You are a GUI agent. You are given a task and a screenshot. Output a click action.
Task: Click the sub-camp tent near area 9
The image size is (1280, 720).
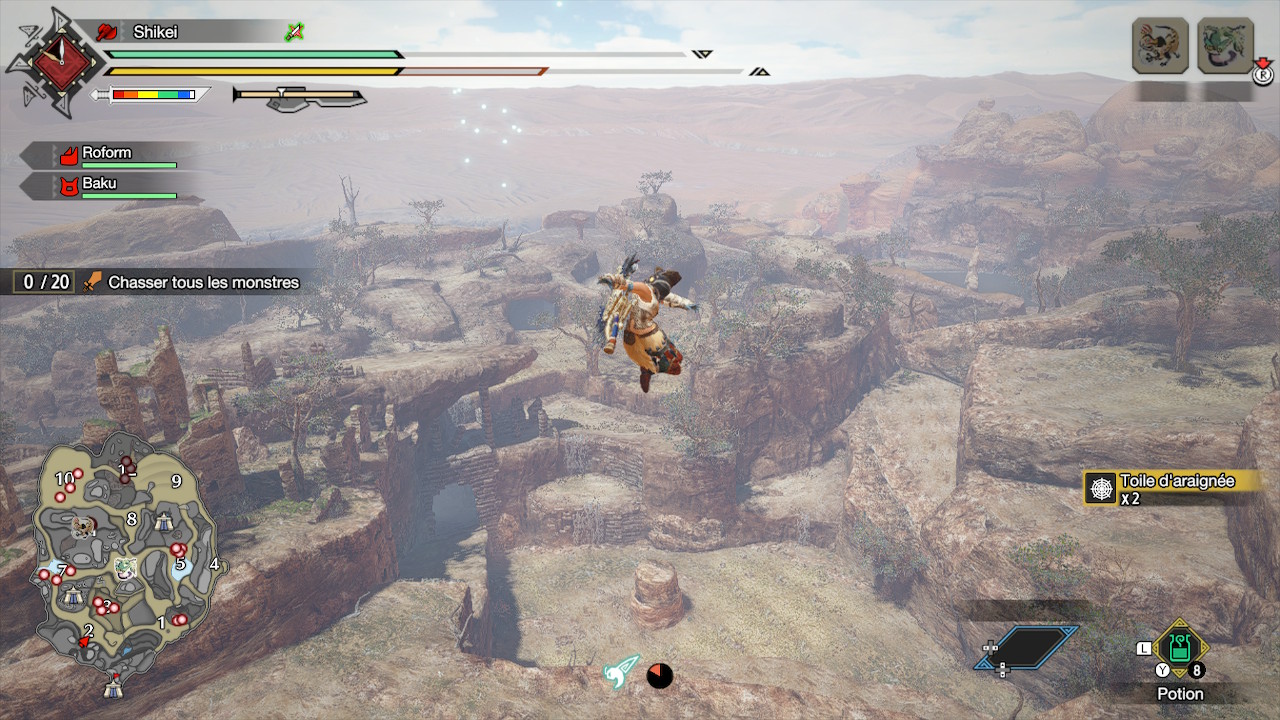(164, 521)
